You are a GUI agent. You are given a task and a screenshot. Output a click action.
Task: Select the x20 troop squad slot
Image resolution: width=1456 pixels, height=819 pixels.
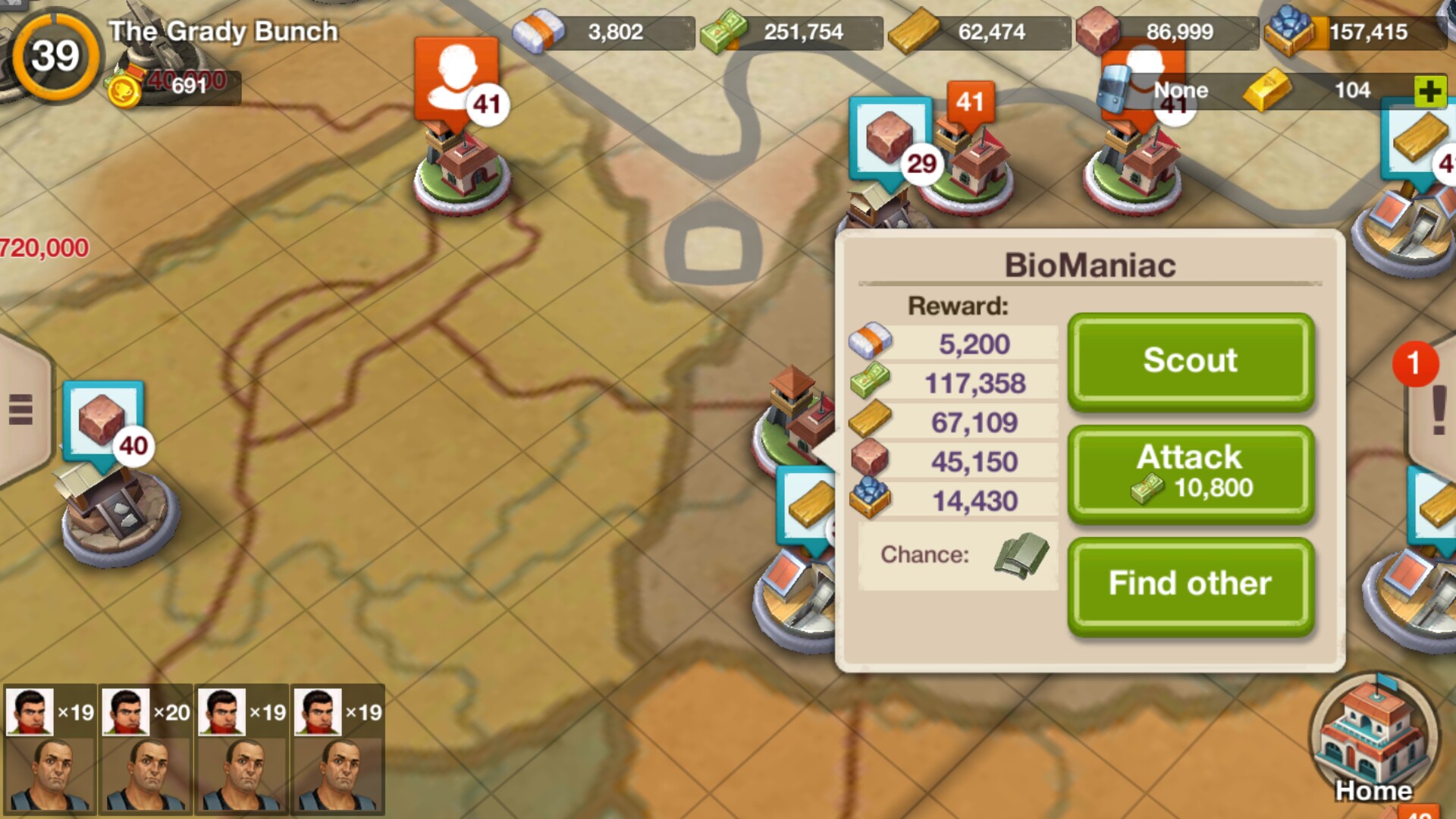pos(146,747)
